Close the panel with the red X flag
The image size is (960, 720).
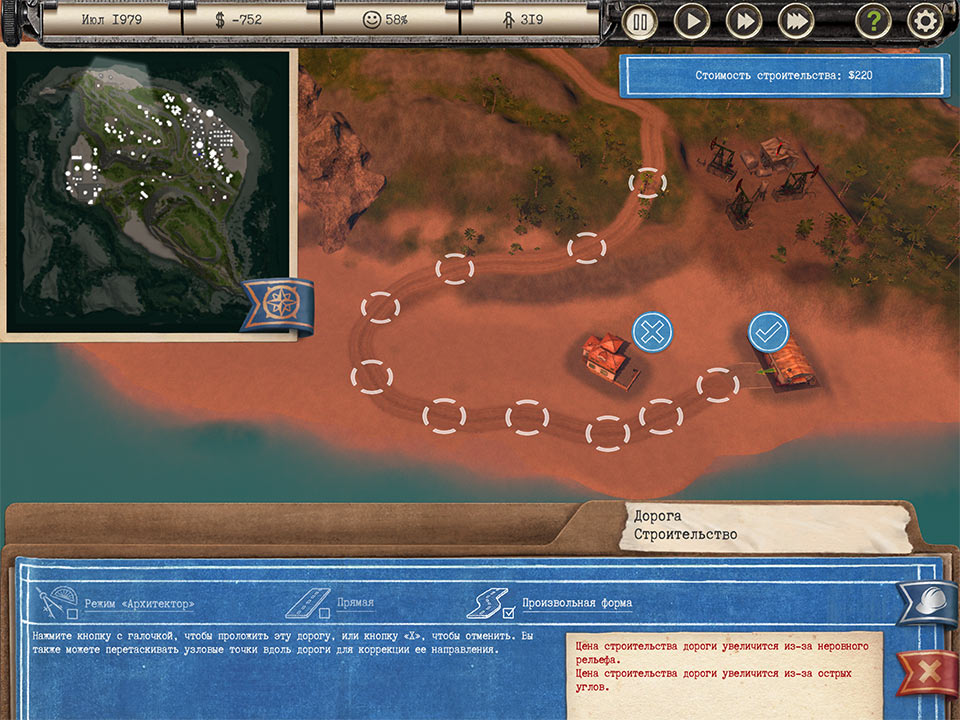927,672
